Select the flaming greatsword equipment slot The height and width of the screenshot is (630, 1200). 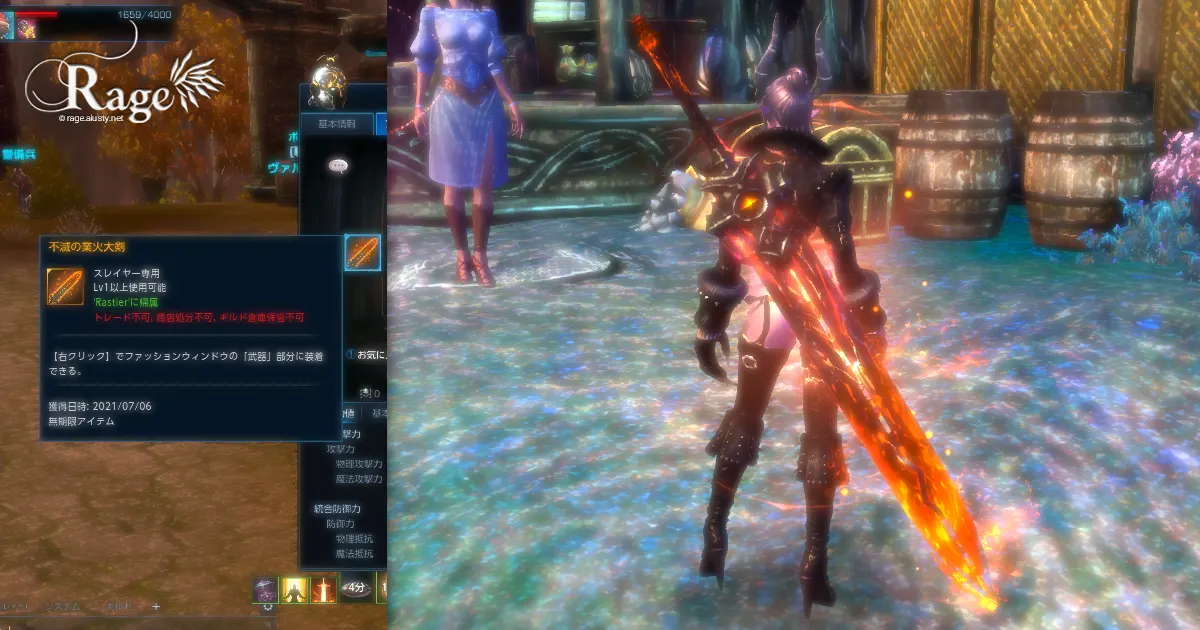coord(362,252)
